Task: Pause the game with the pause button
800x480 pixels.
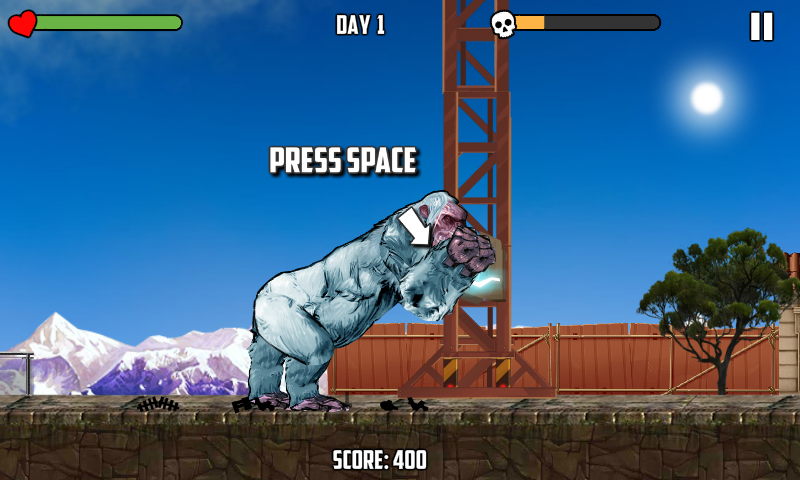Action: click(x=761, y=26)
